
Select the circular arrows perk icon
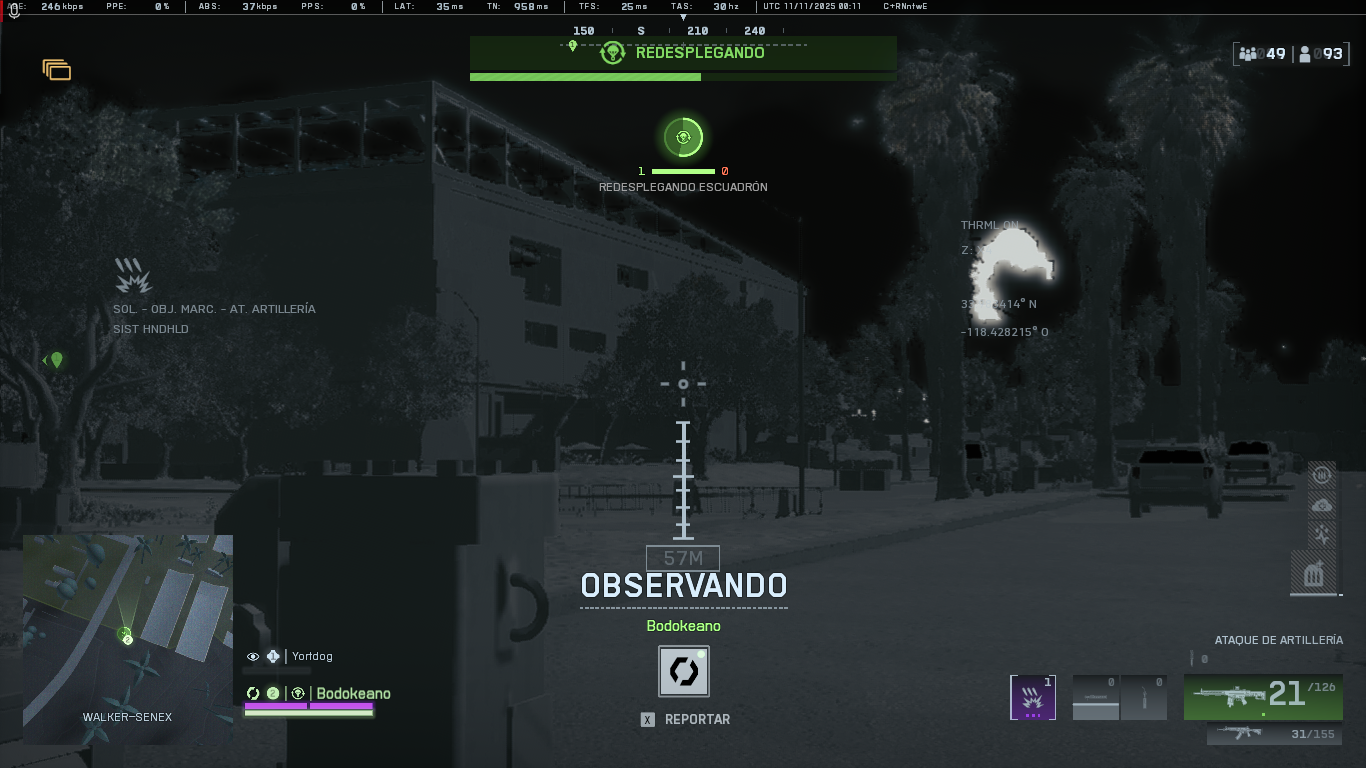pyautogui.click(x=1322, y=475)
